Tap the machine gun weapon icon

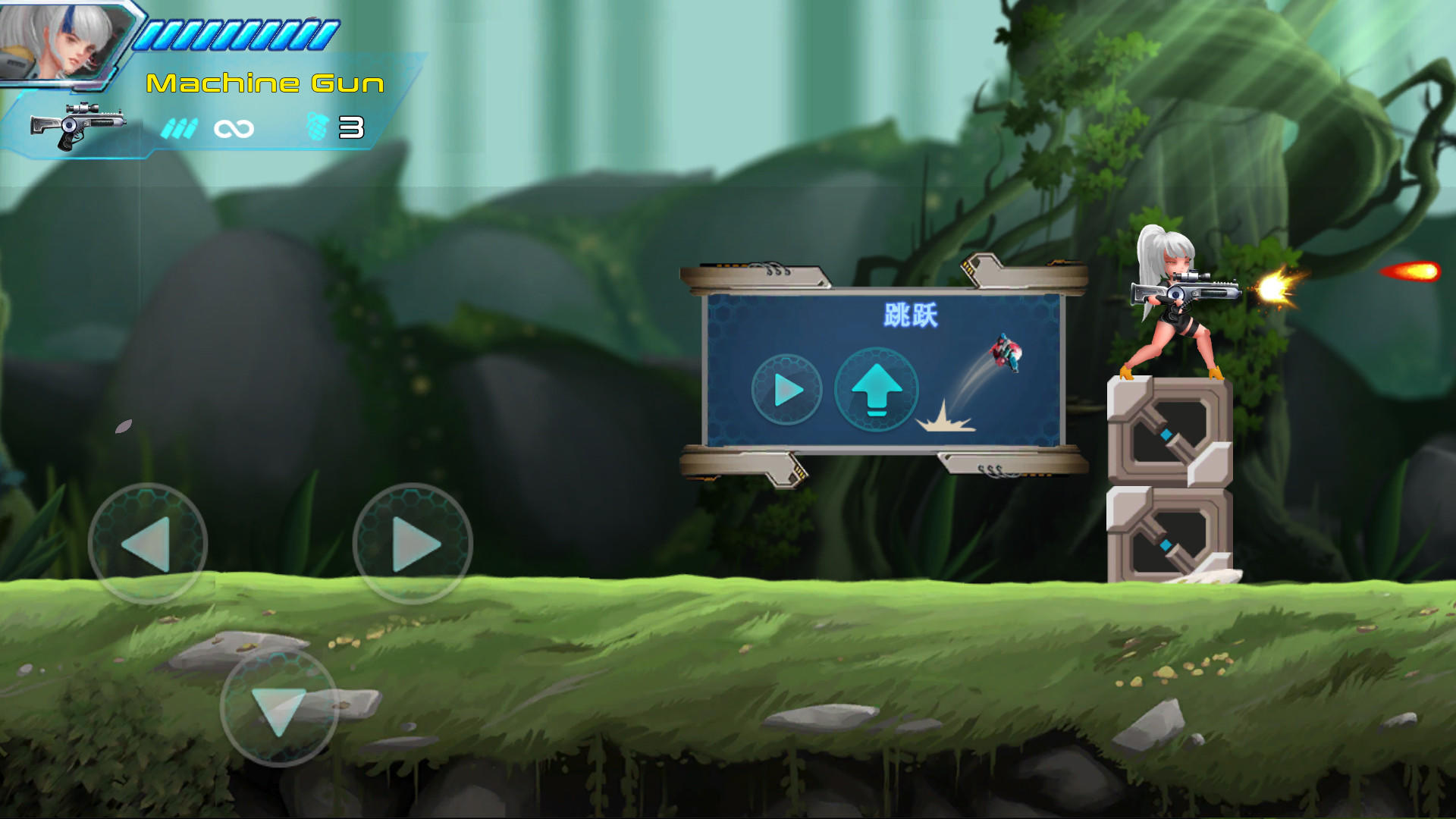(x=80, y=125)
